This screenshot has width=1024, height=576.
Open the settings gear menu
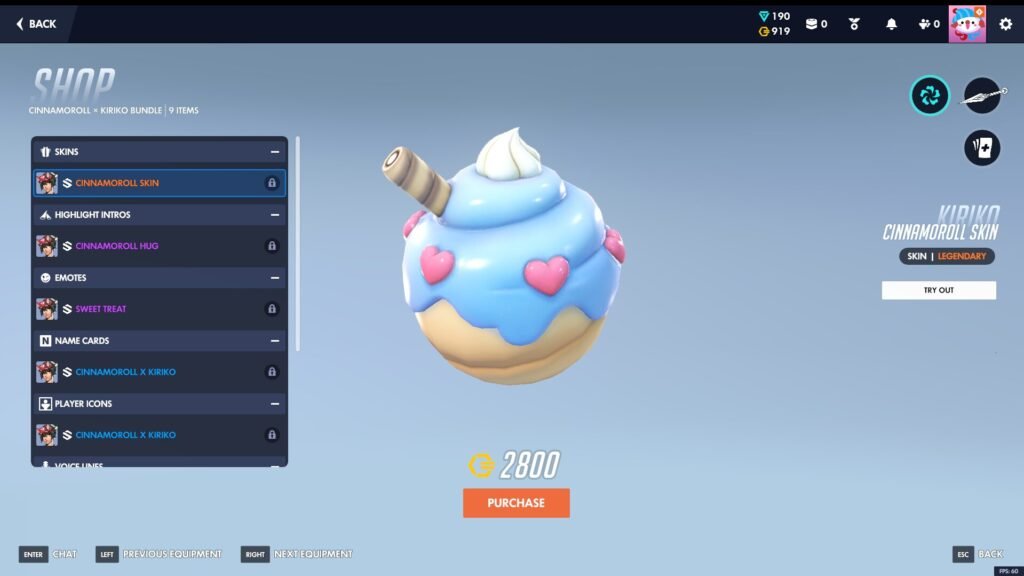coord(1005,24)
